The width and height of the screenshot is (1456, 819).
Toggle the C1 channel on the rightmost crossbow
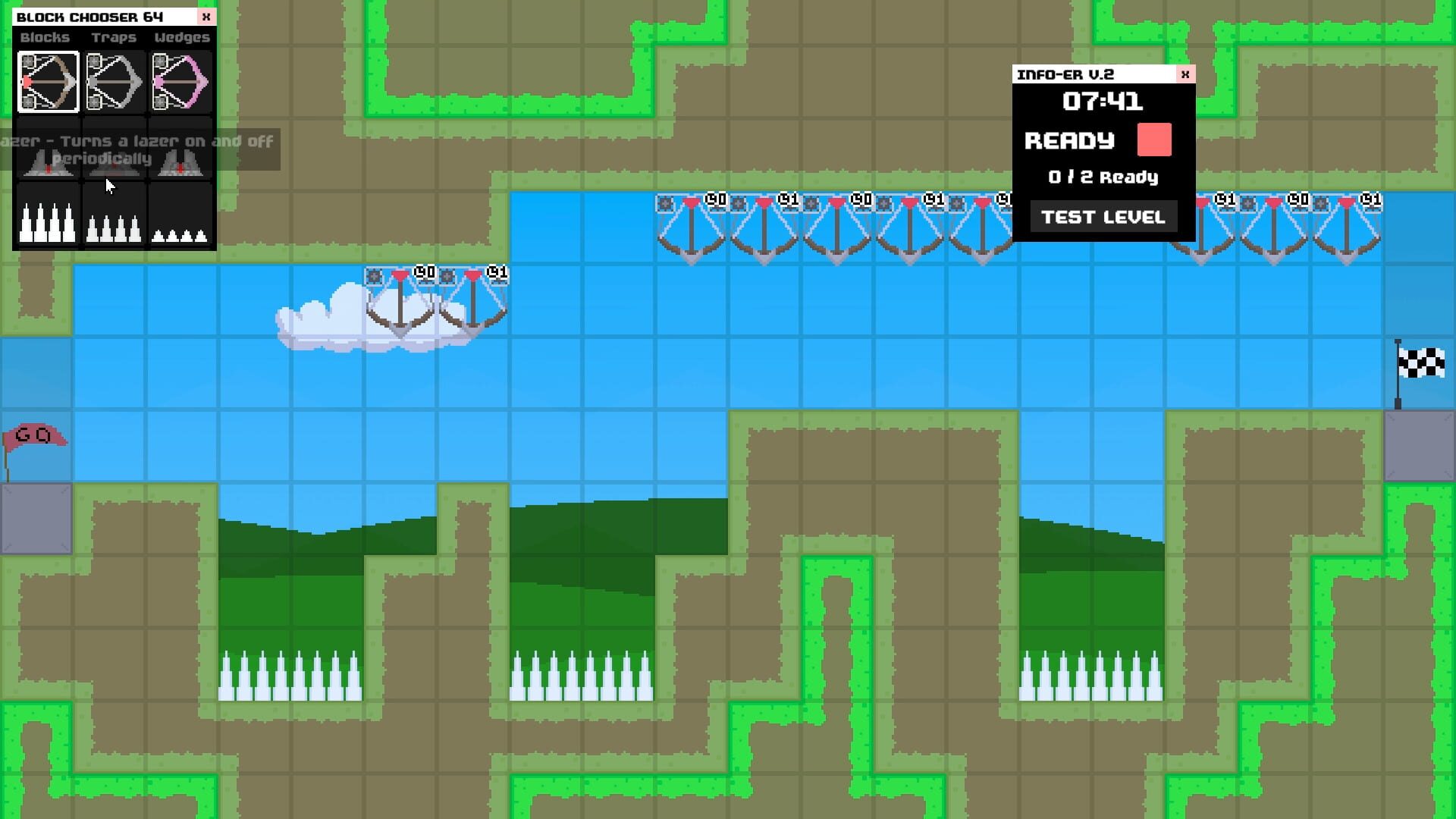(x=1371, y=199)
